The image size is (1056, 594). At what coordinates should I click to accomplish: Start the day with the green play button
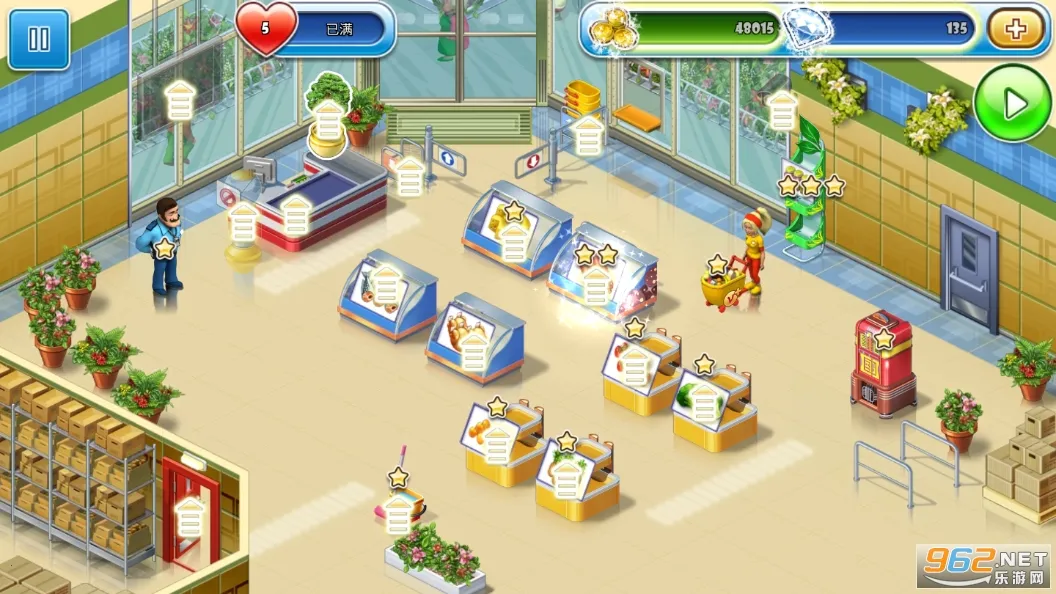pos(1014,103)
